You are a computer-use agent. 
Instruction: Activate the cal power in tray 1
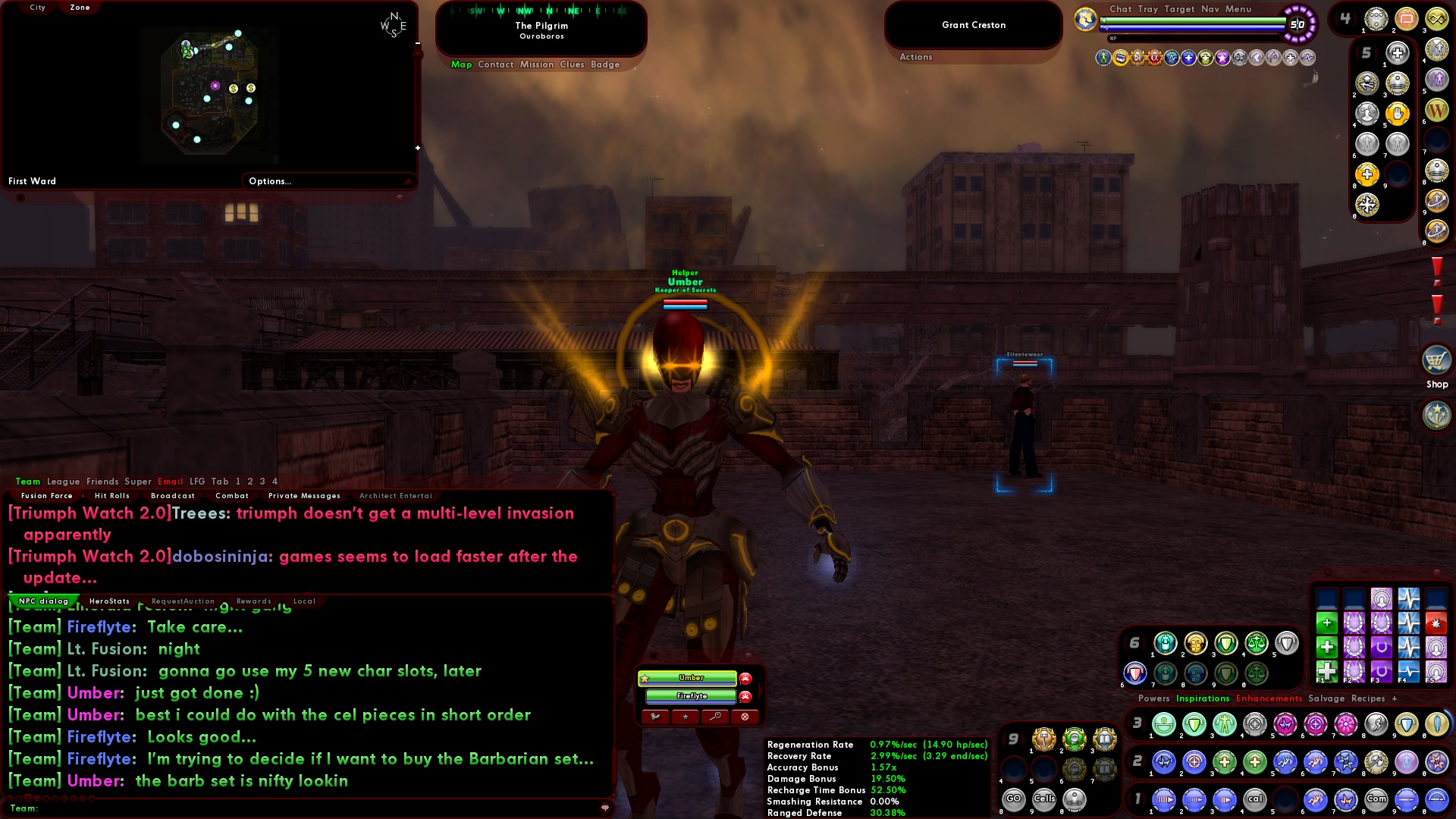(x=1256, y=799)
